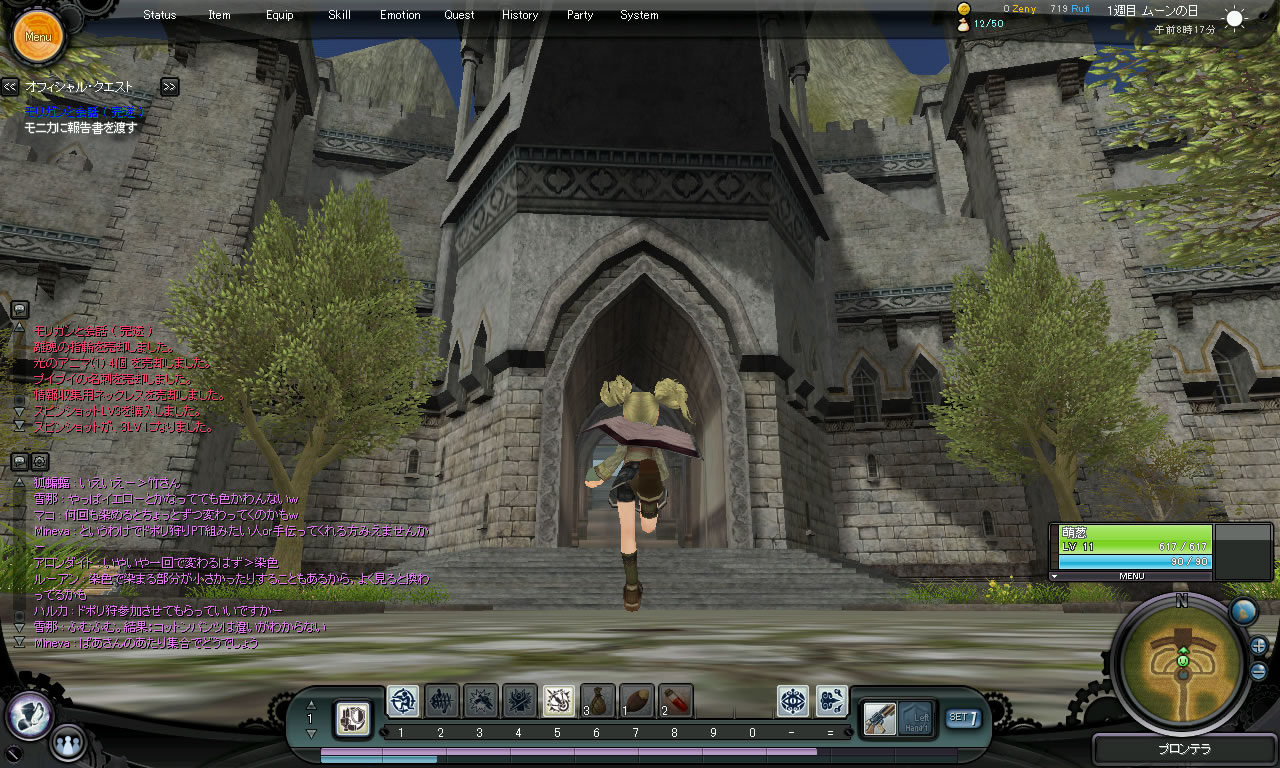Use the red potion in hotbar slot 8
This screenshot has width=1280, height=768.
point(676,701)
